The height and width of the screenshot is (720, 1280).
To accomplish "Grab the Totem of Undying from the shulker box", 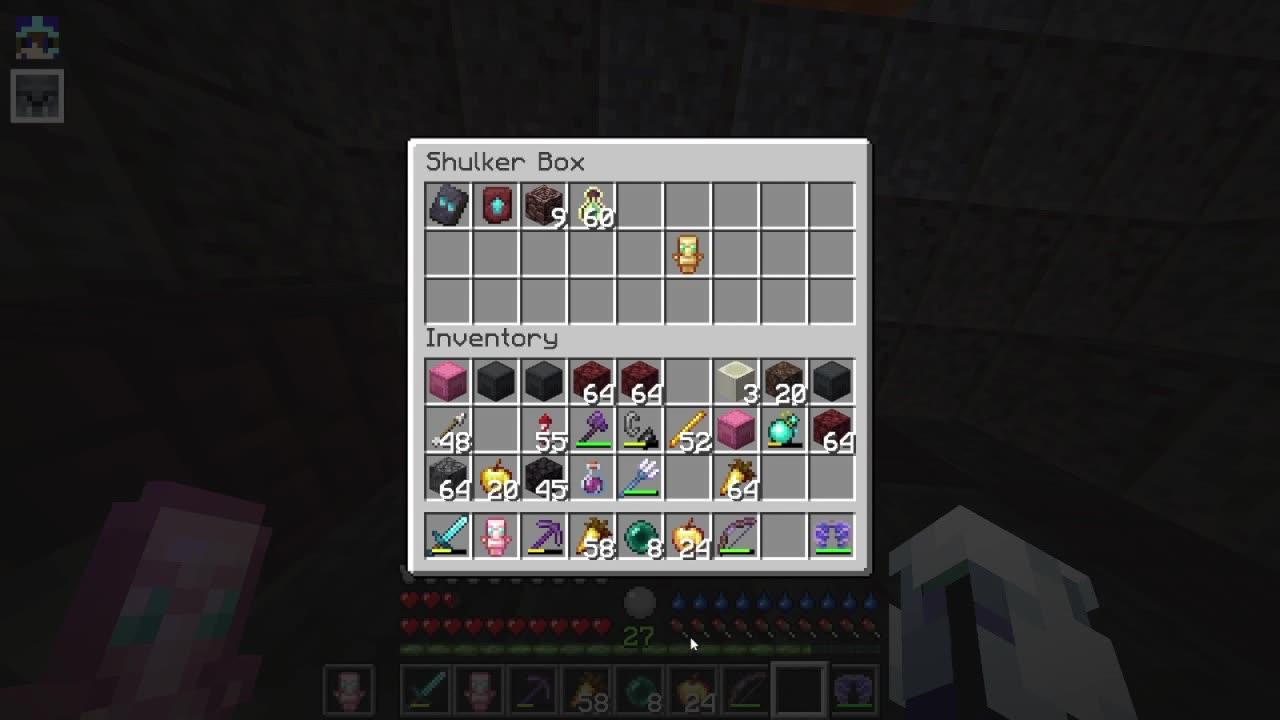I will (687, 253).
